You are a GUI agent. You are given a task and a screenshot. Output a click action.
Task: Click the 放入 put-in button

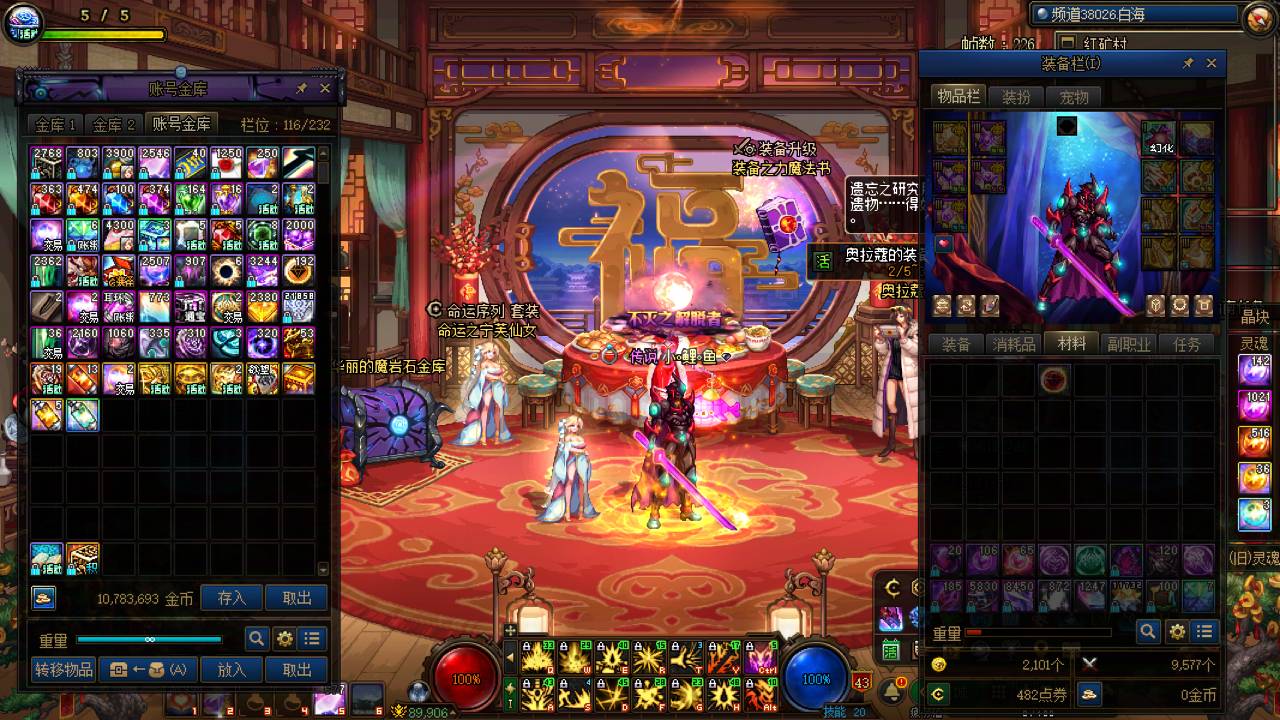coord(231,670)
